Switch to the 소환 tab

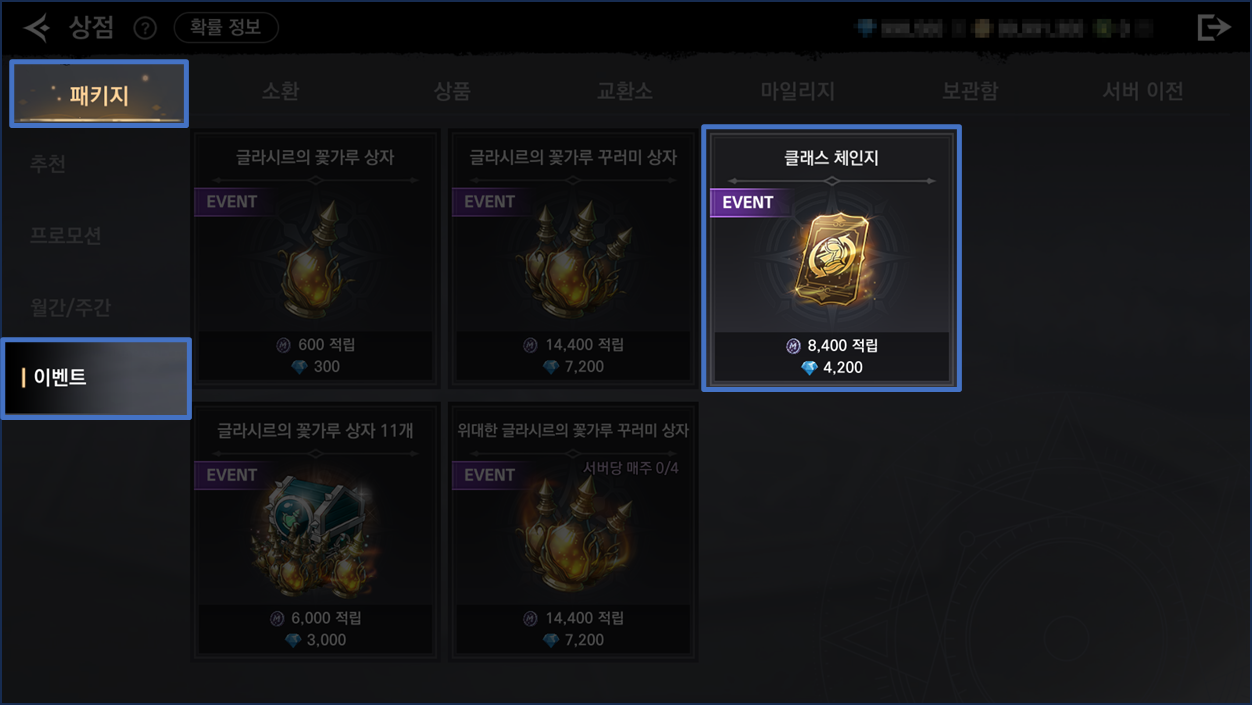(280, 91)
